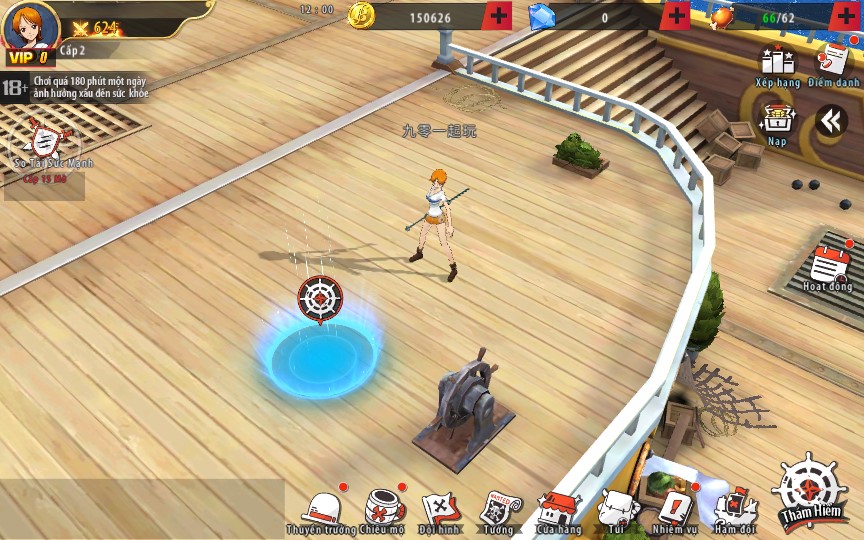This screenshot has width=864, height=540.
Task: Collapse the side menu with double arrow
Action: pos(831,121)
